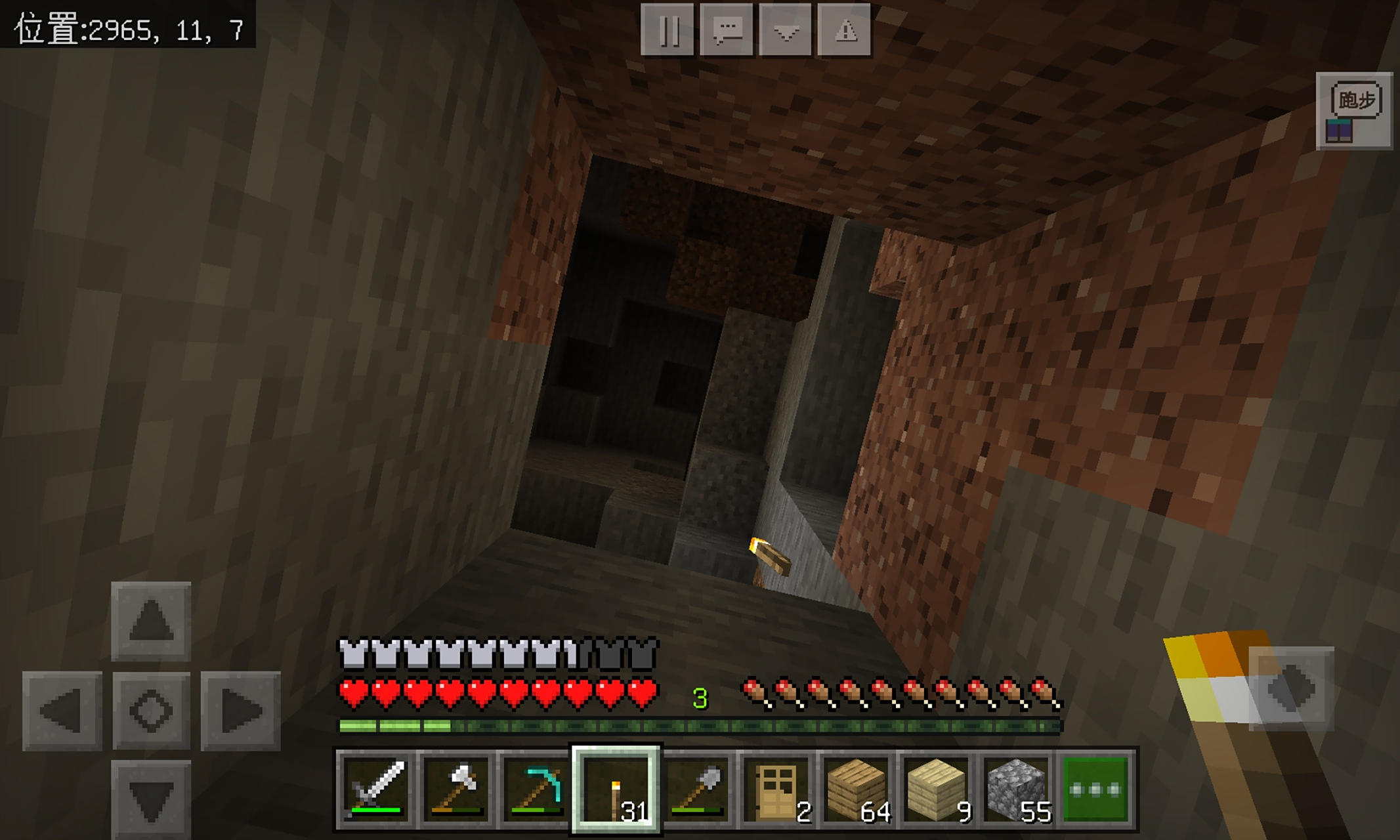Tap the jump button

click(1291, 688)
